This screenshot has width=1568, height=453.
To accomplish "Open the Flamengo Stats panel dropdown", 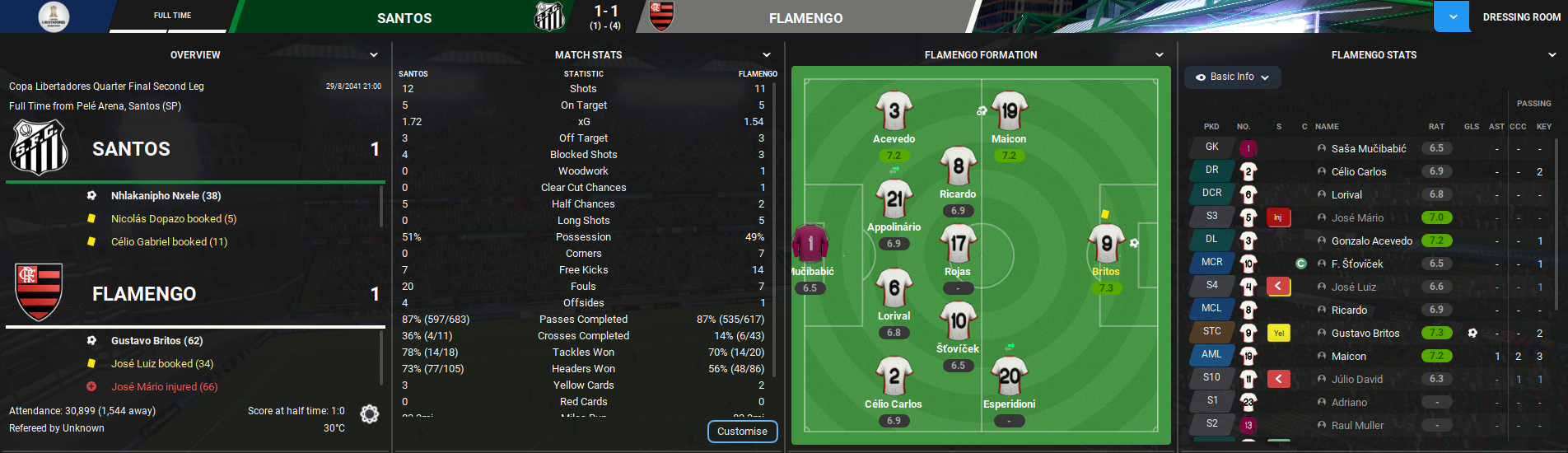I will pos(1552,55).
